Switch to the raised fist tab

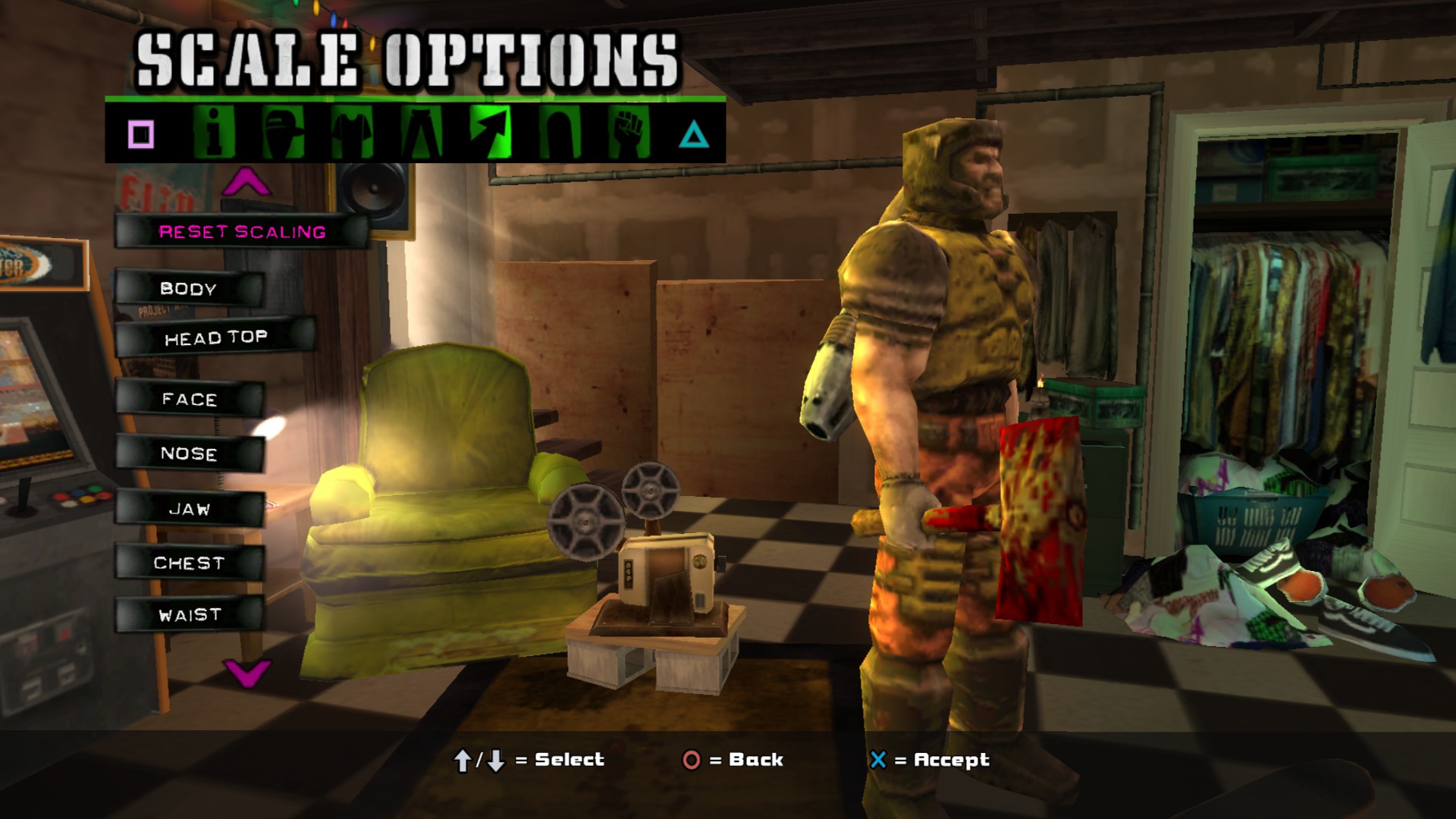628,133
